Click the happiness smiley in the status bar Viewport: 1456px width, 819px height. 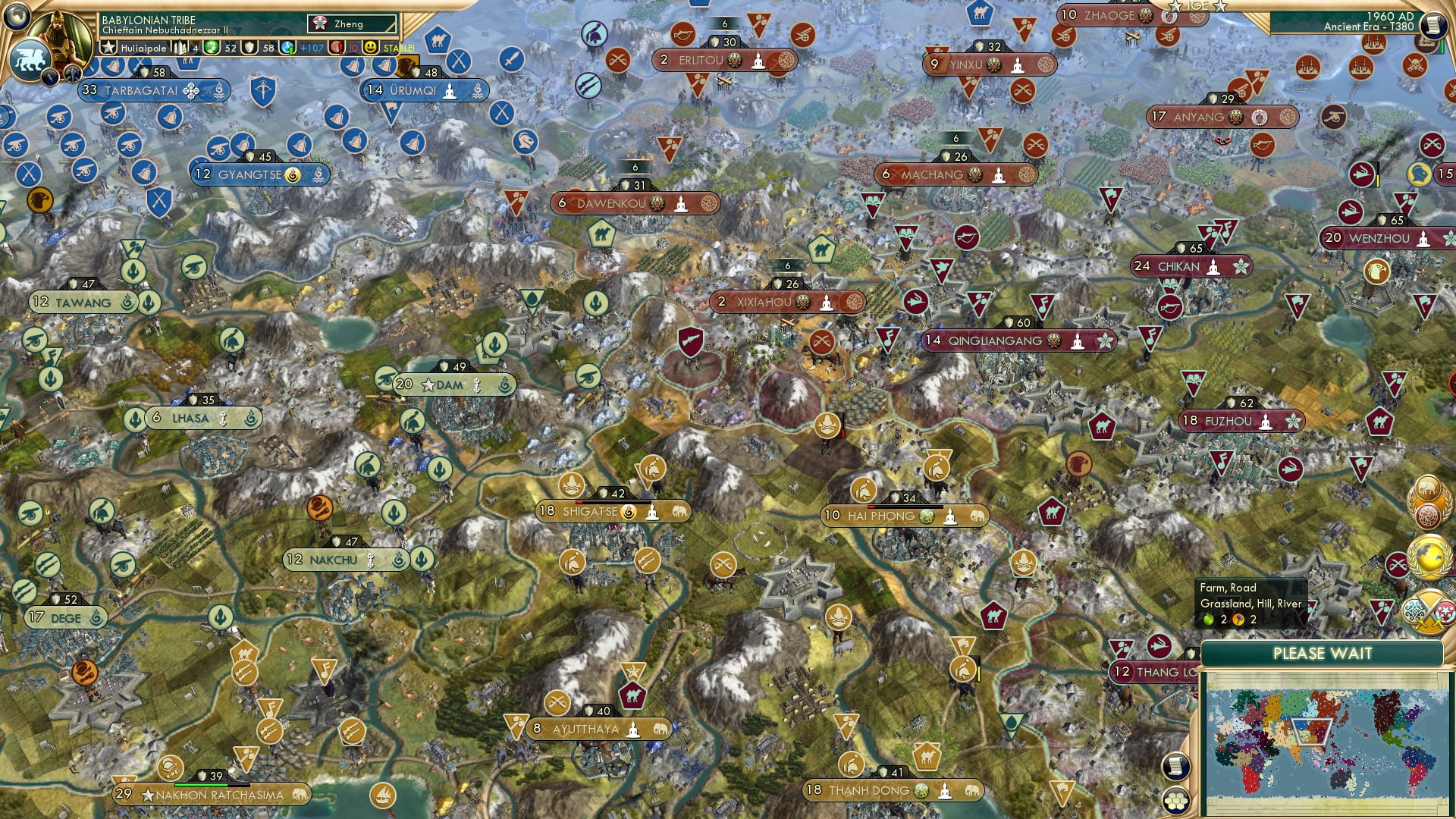pyautogui.click(x=370, y=47)
